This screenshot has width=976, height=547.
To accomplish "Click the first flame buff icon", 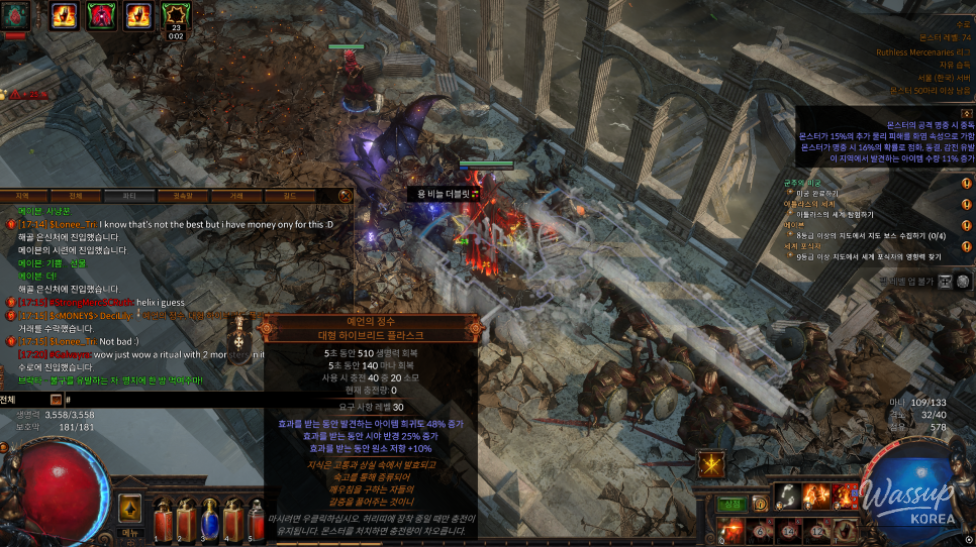I will click(64, 15).
